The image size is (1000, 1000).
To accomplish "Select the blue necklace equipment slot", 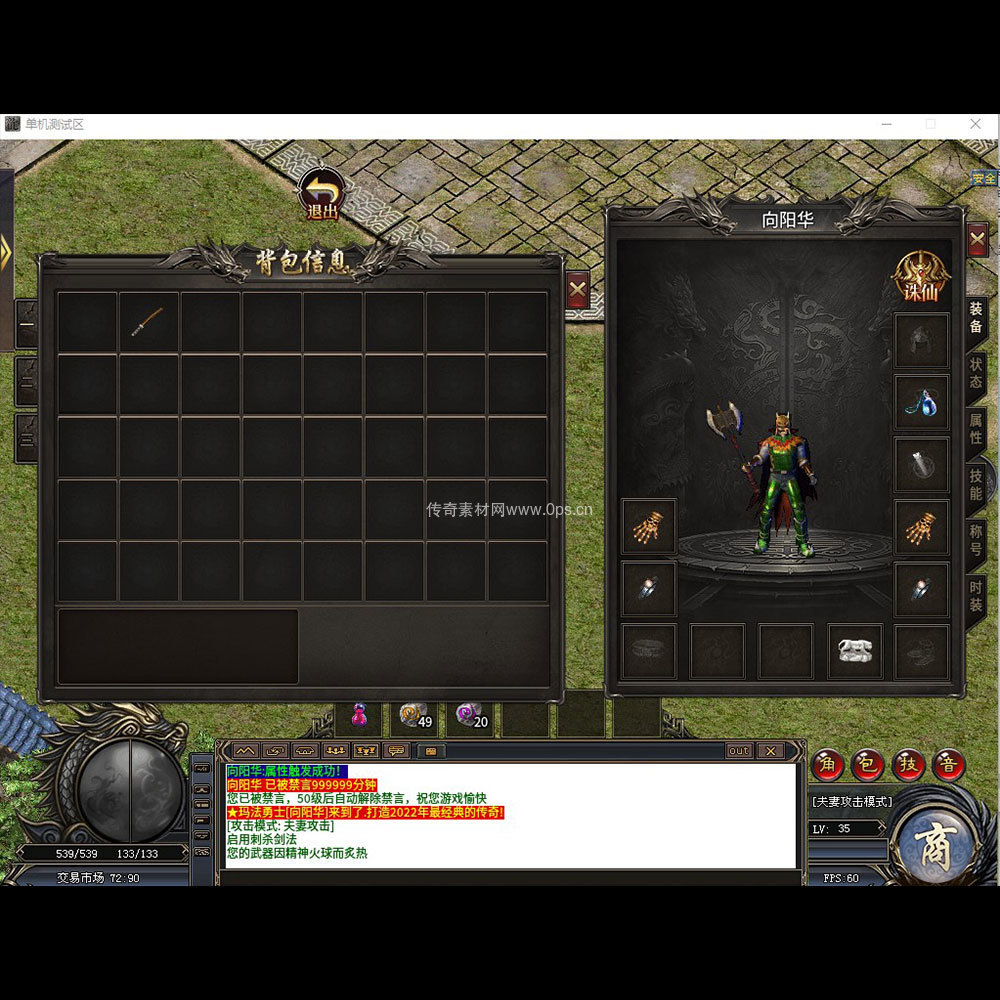I will point(921,402).
